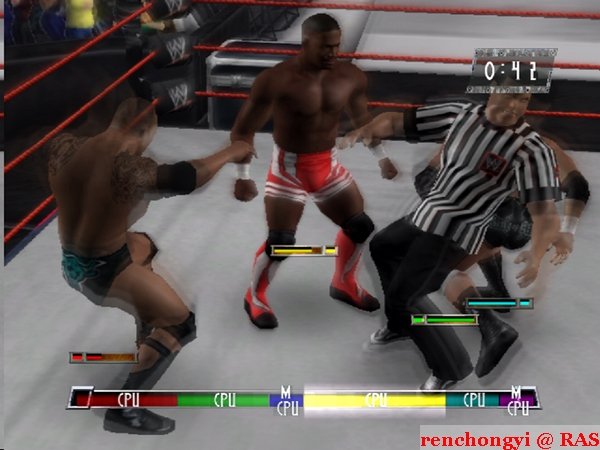Viewport: 600px width, 450px height.
Task: Select the red CPU player segment
Action: tap(130, 399)
